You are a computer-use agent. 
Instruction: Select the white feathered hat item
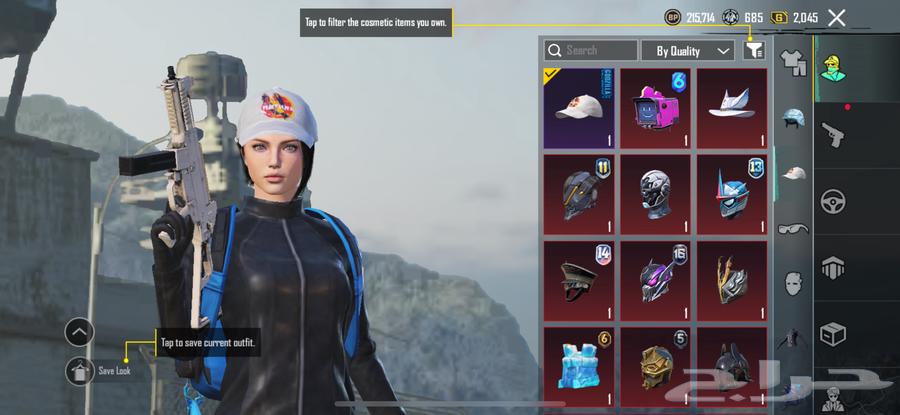coord(731,108)
